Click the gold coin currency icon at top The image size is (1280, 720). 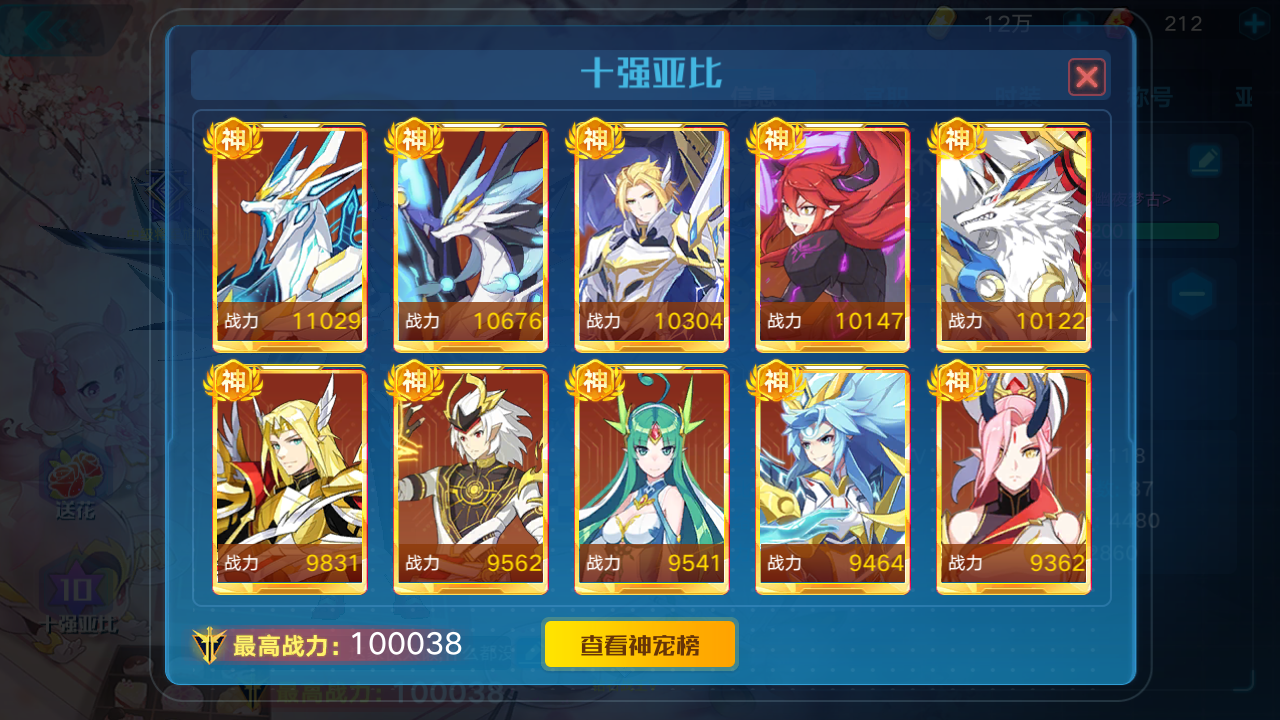(x=944, y=22)
